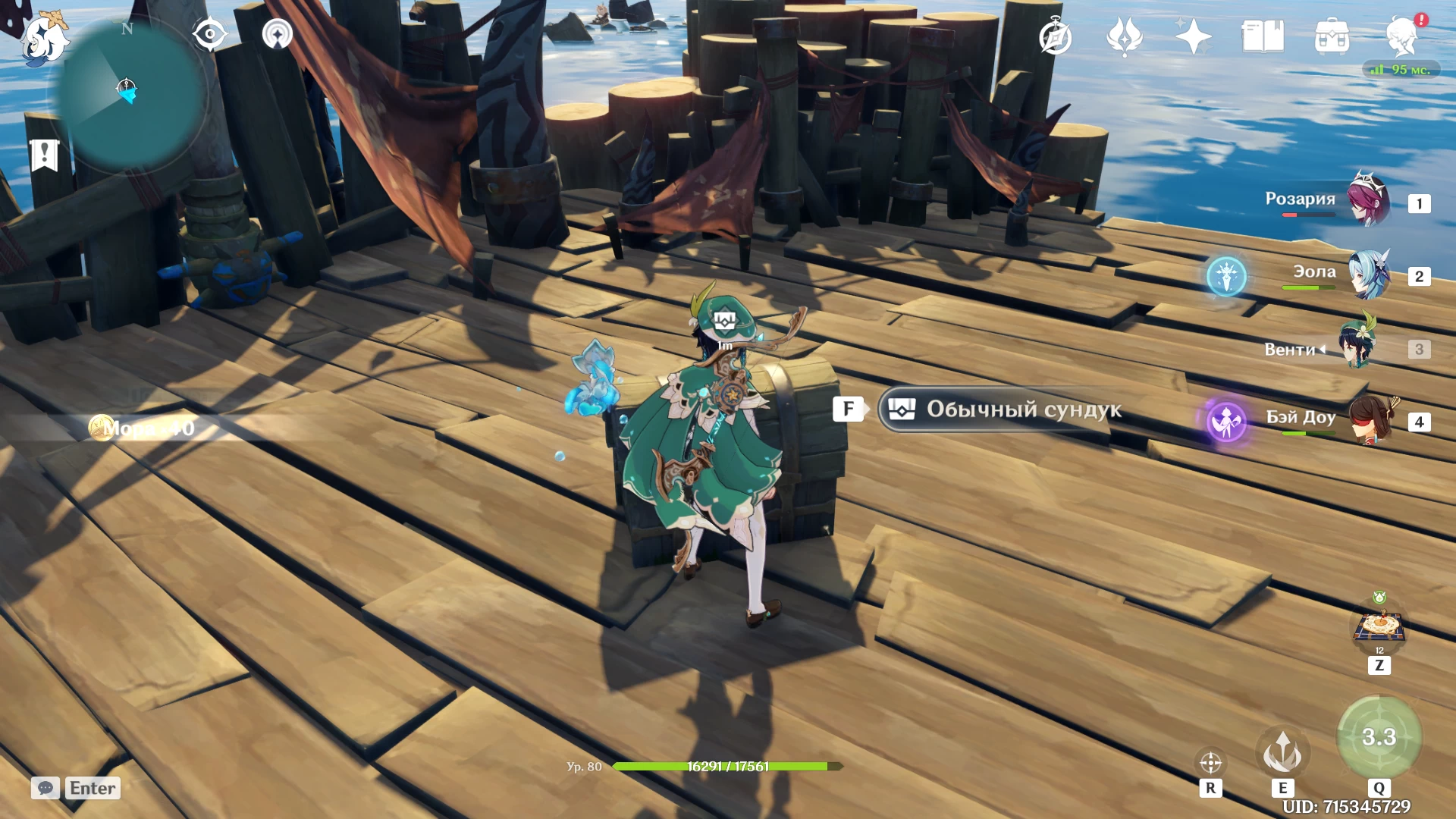Activate Venti's Elemental Burst

(x=1379, y=737)
